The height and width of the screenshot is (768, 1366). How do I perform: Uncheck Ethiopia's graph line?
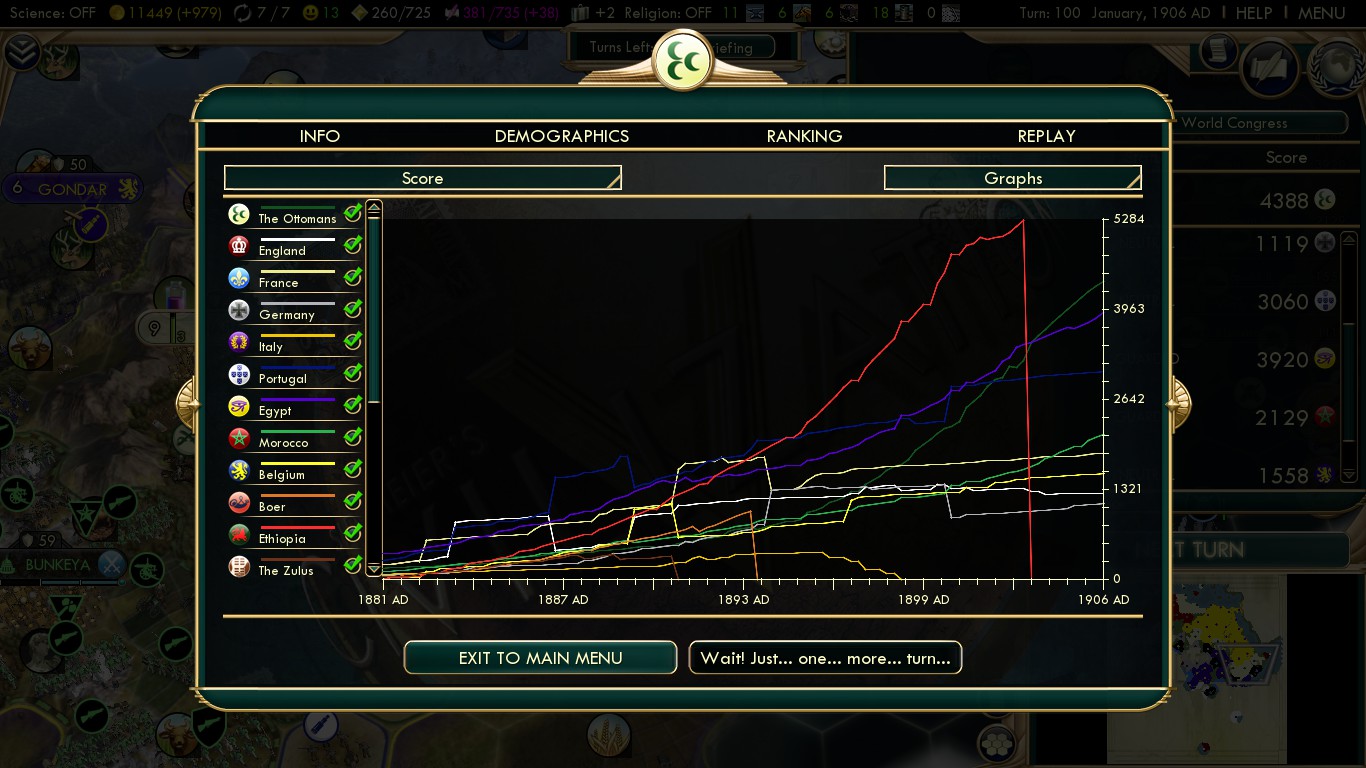click(x=352, y=533)
